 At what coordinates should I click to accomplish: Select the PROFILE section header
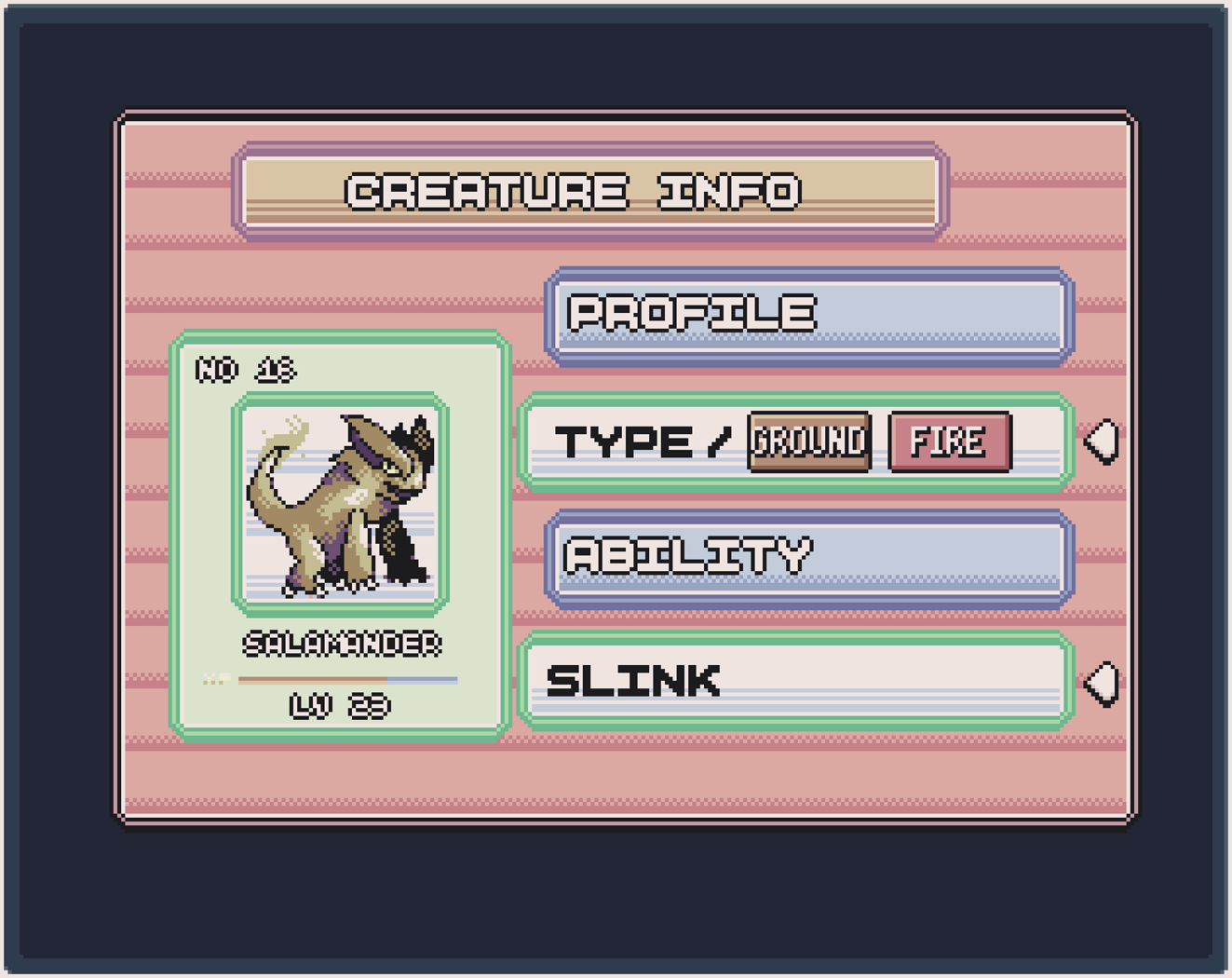pos(808,316)
